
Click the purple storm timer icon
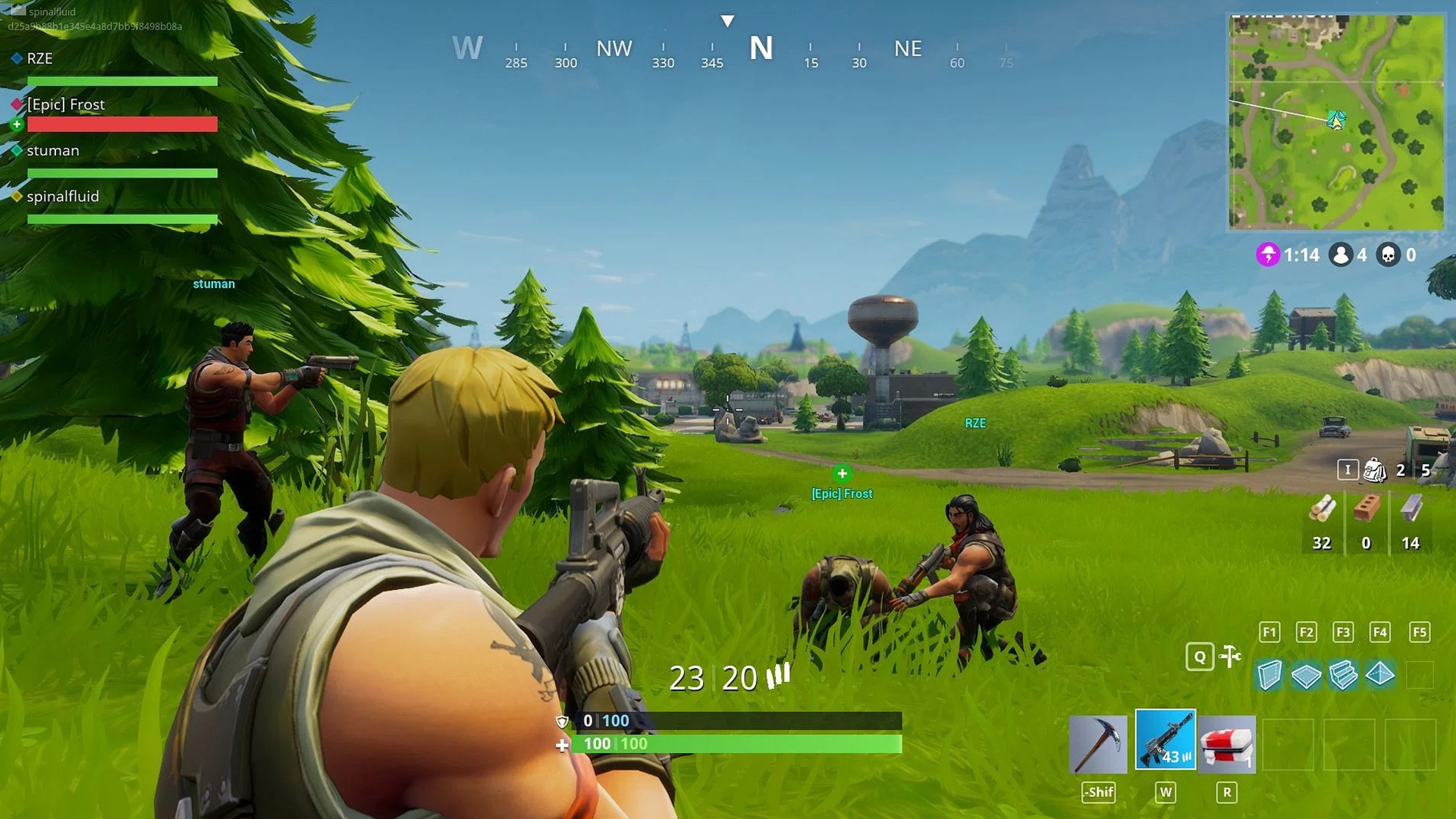pyautogui.click(x=1268, y=256)
